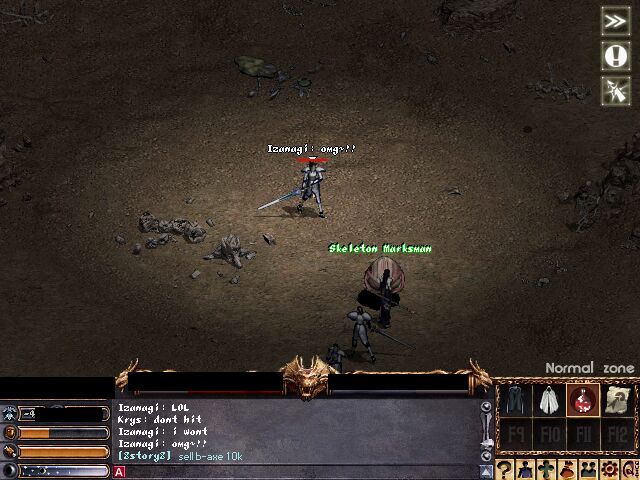
Task: Click the green clover-shaped menu icon
Action: click(546, 469)
